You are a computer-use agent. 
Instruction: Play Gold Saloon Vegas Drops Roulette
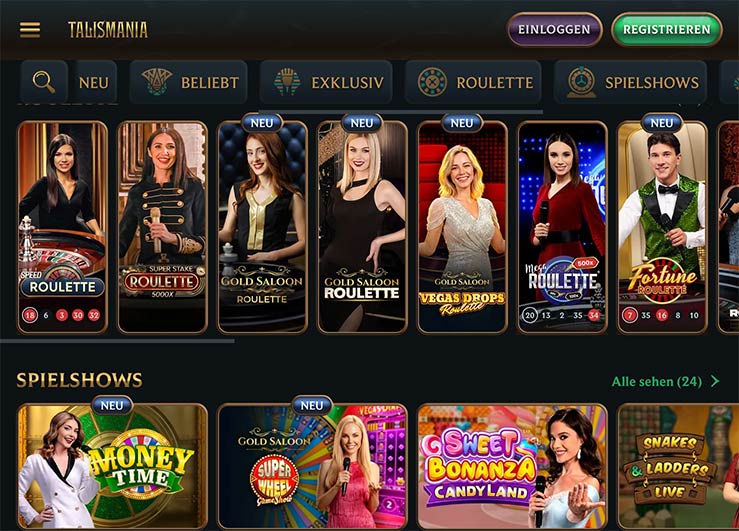click(462, 227)
